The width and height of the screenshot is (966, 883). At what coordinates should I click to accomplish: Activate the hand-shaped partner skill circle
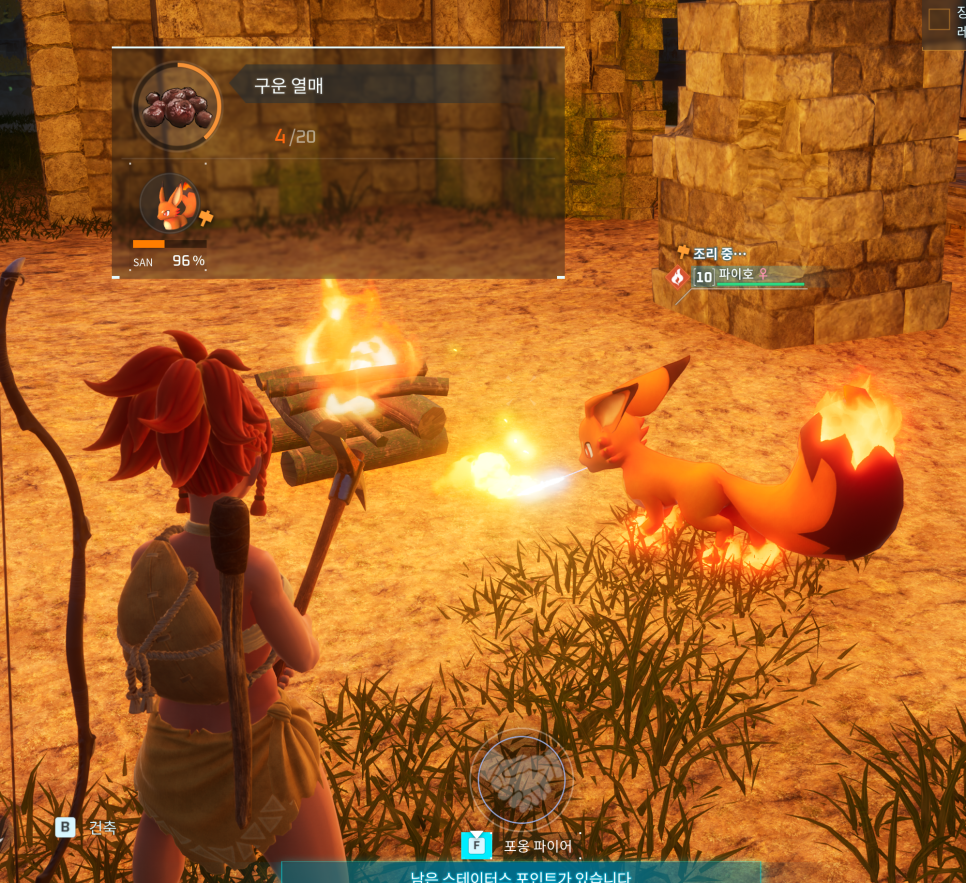pos(521,779)
